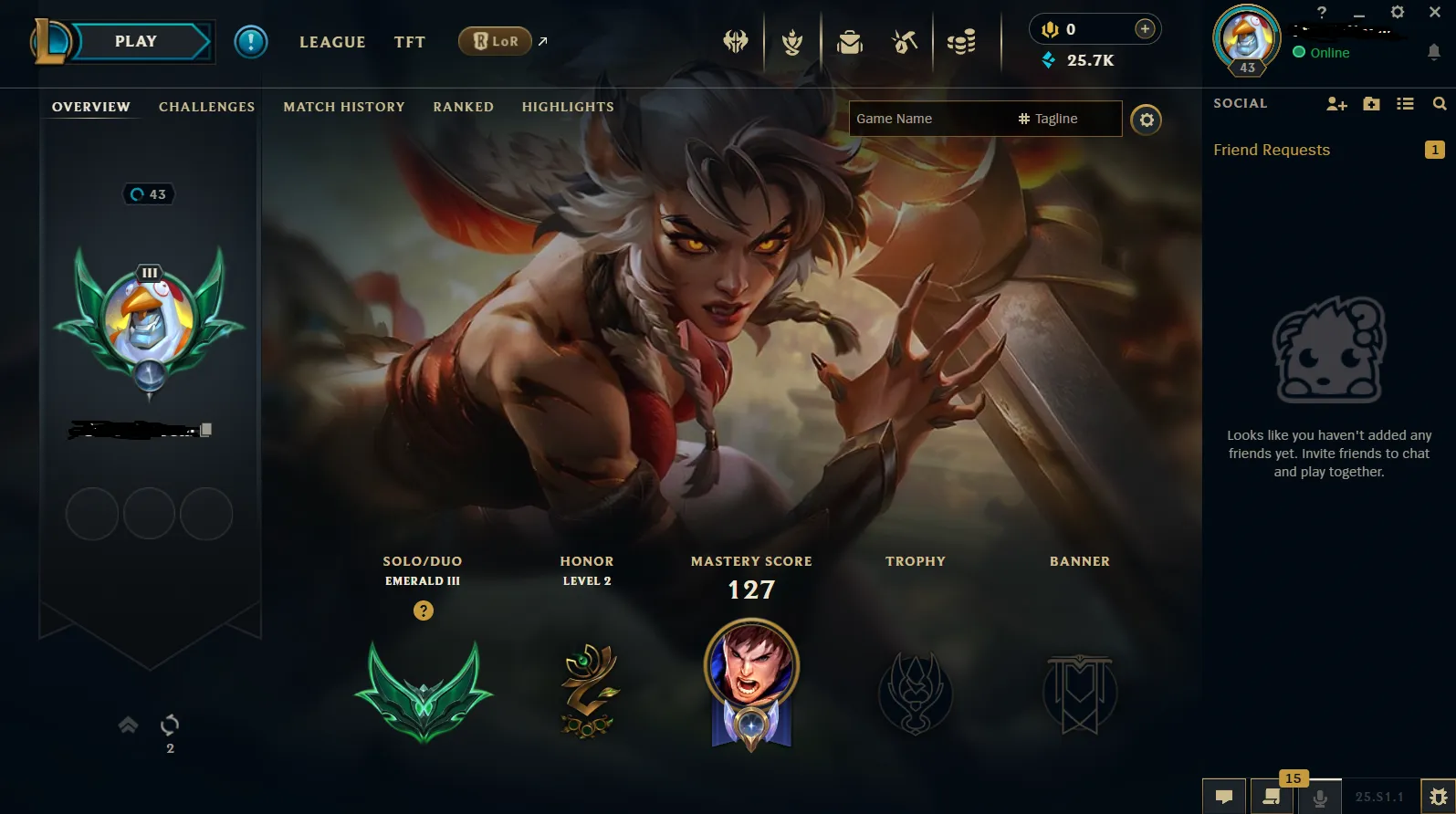Open the Esports flame trophy icon

792,41
